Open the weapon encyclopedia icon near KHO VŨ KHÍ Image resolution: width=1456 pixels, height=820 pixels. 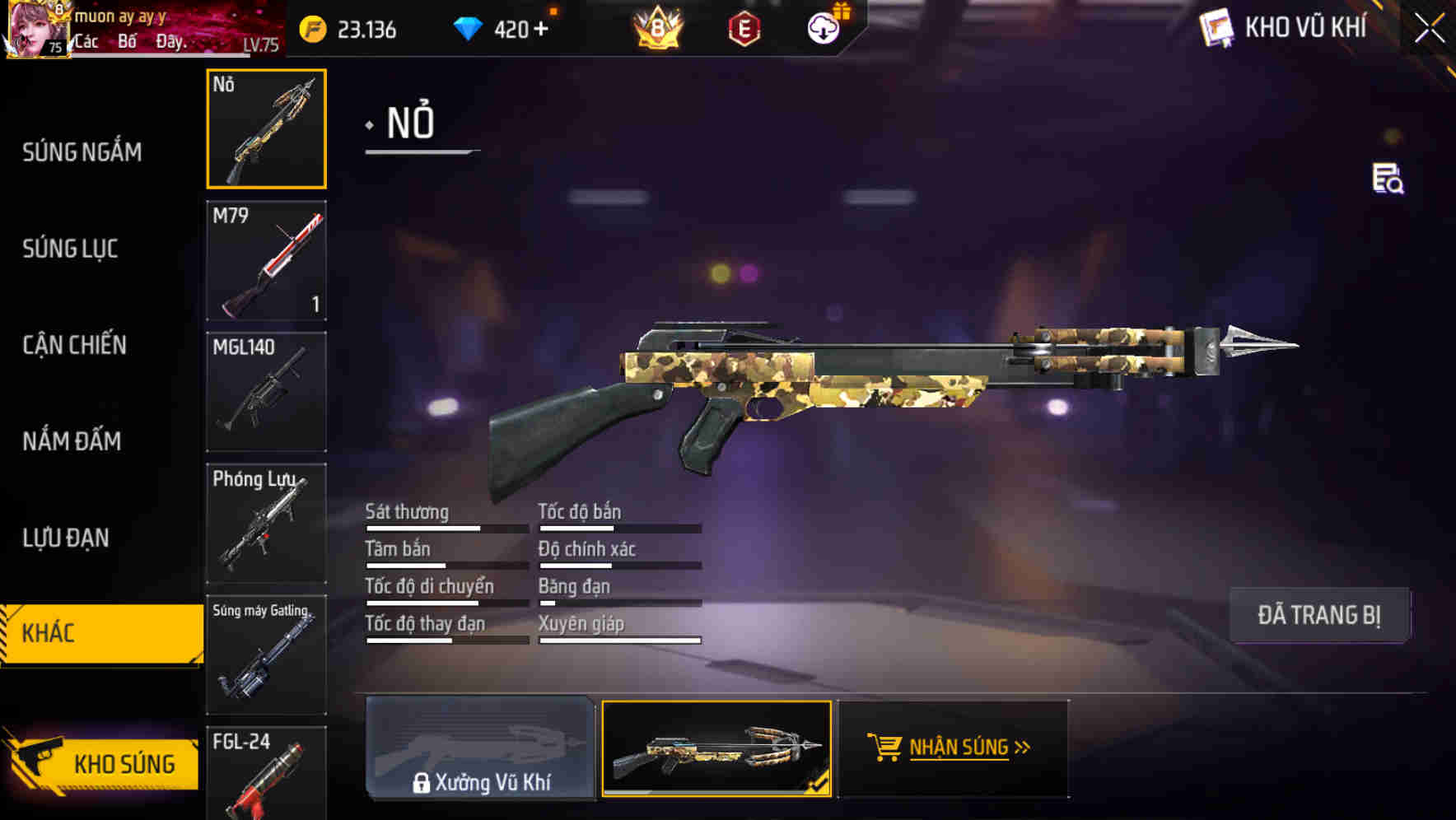pos(1216,27)
